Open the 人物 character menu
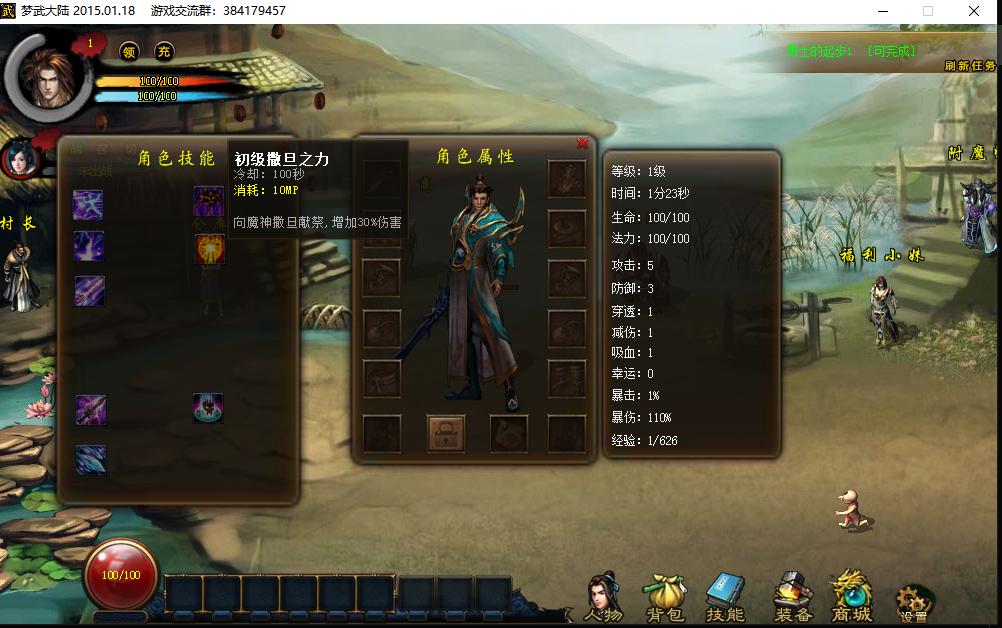 click(x=602, y=597)
